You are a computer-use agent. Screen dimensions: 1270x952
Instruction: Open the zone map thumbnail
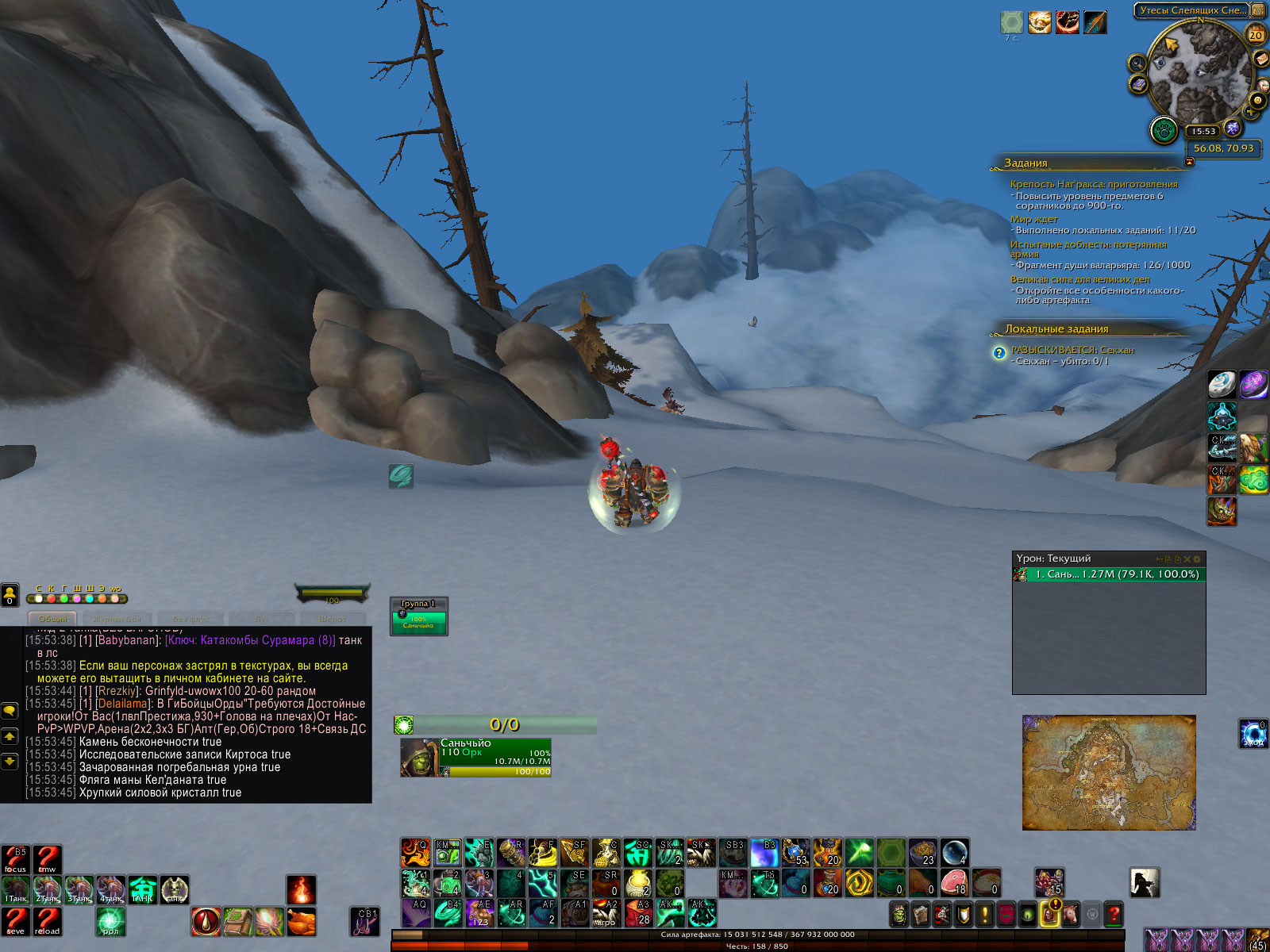(1108, 772)
